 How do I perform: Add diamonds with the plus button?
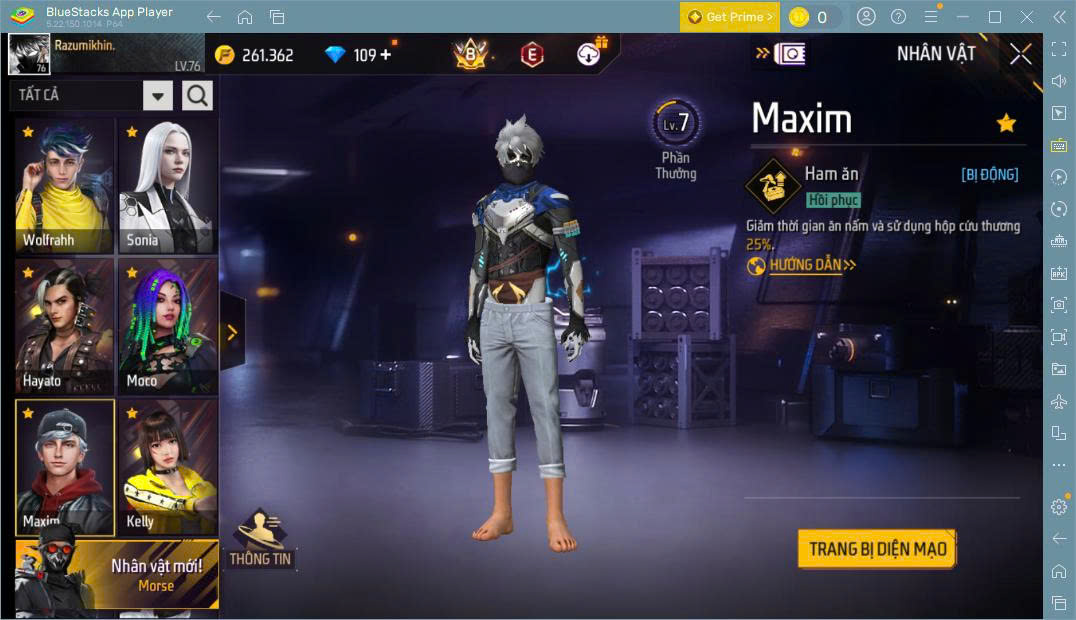pos(385,55)
